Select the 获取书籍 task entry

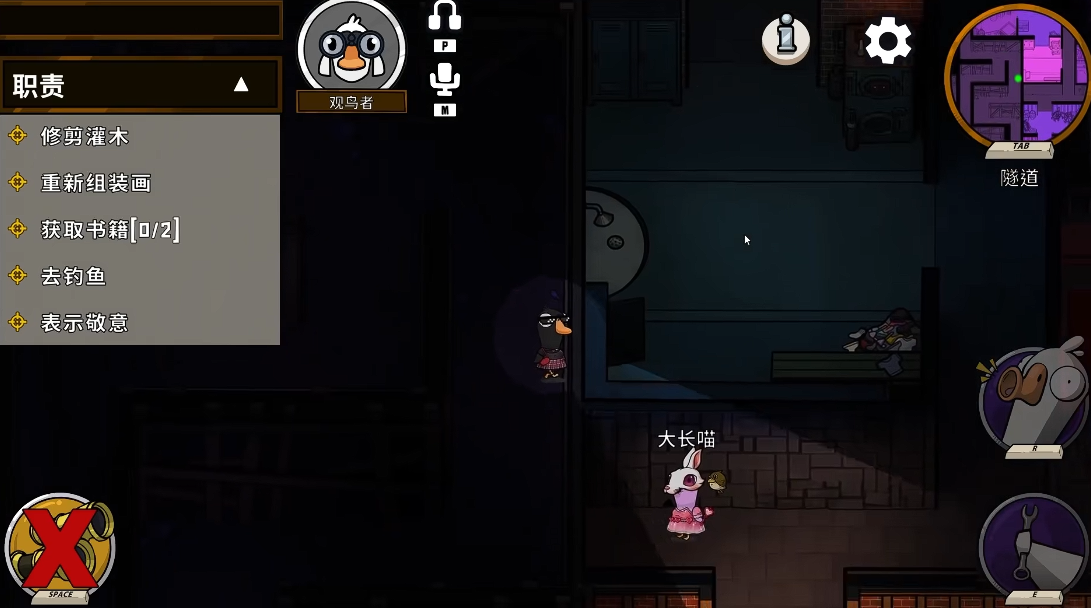point(110,230)
